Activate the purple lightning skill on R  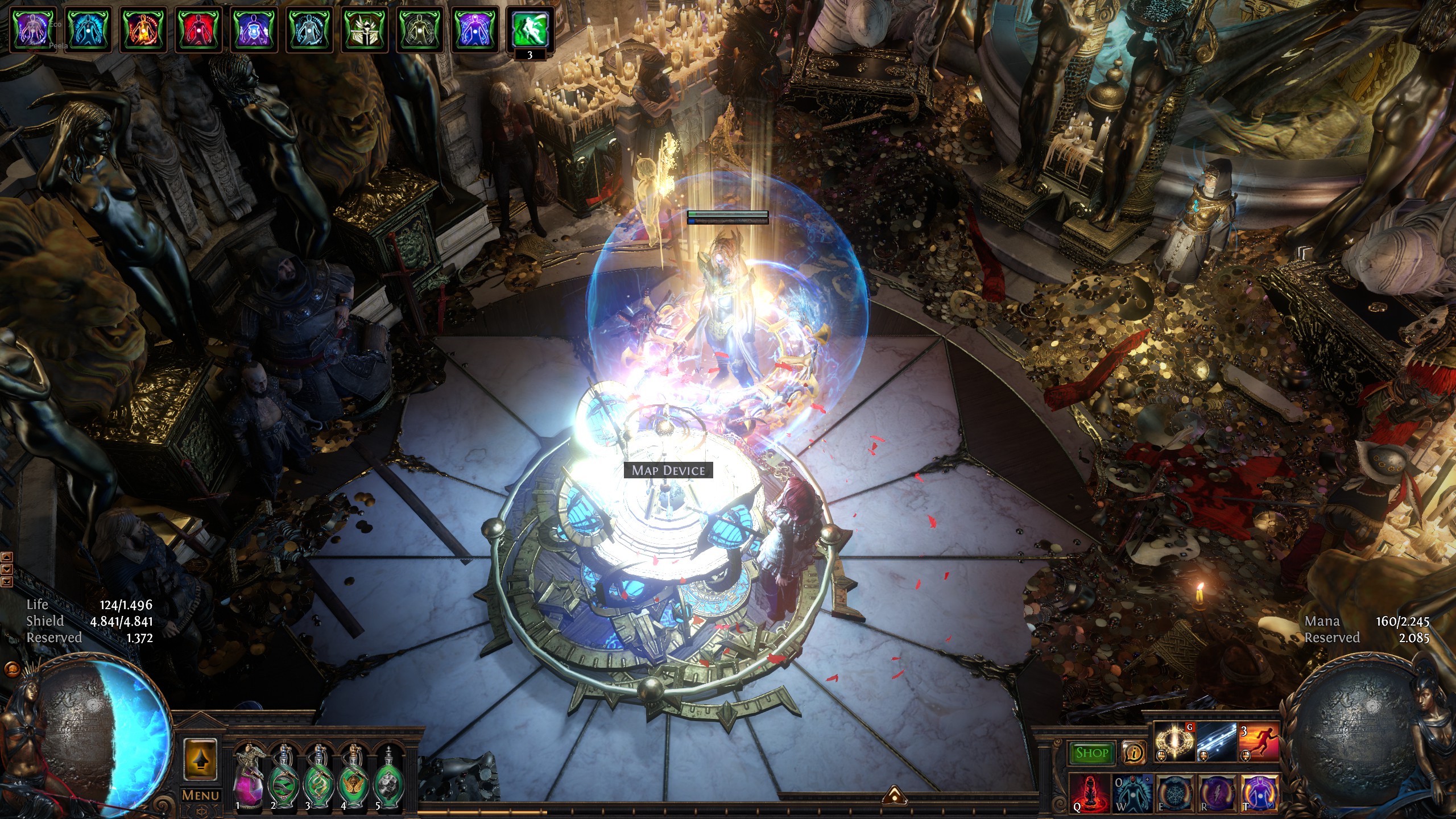pos(1217,792)
